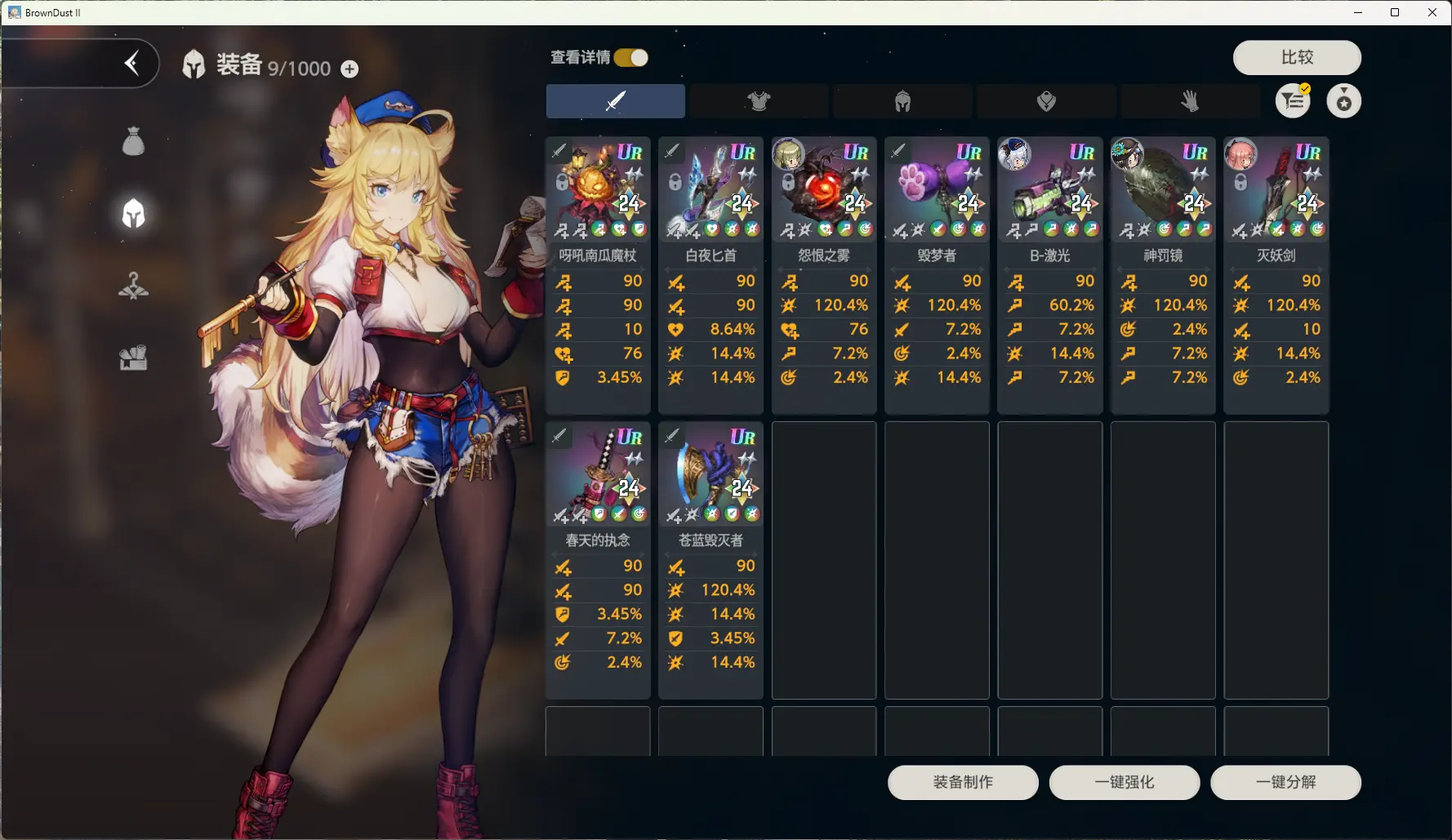Click the 一键分解 quick dismantle button
This screenshot has height=840, width=1452.
[x=1285, y=782]
